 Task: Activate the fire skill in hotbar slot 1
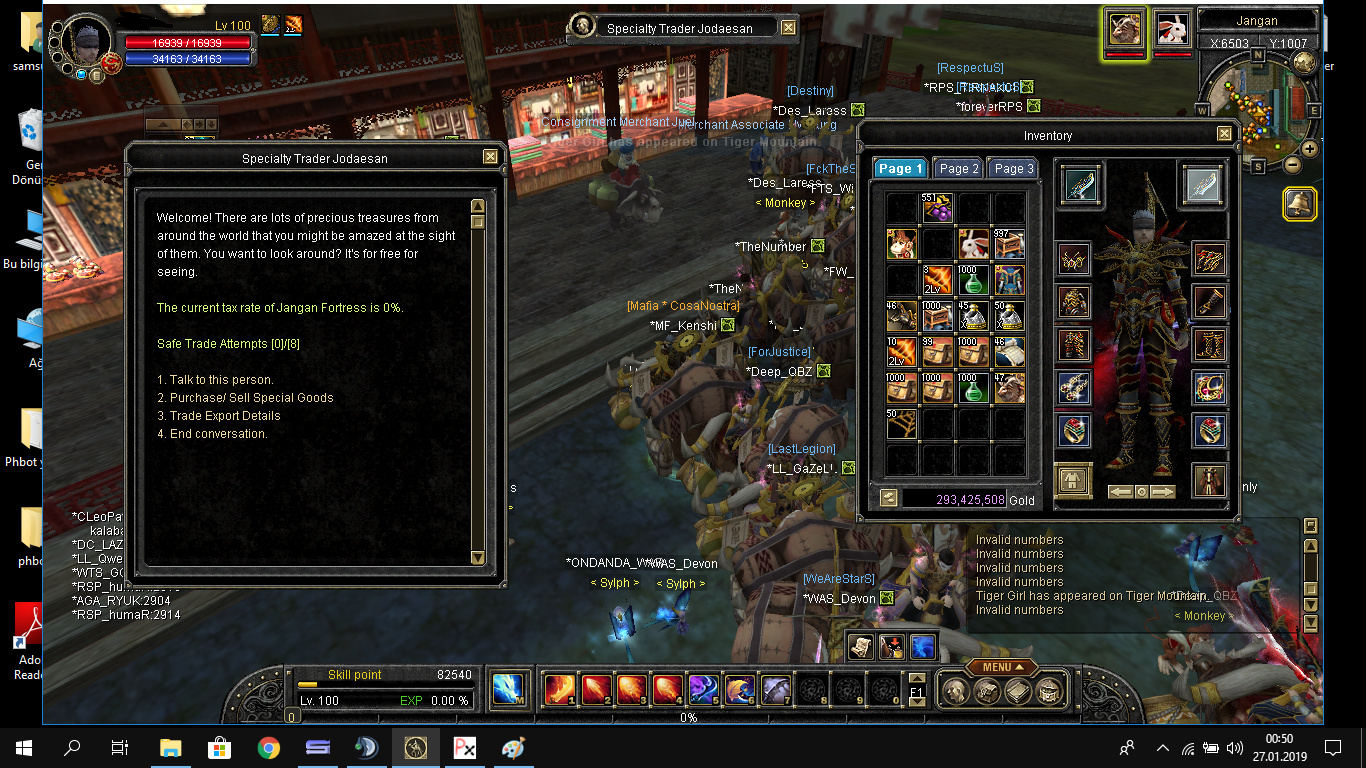(558, 689)
